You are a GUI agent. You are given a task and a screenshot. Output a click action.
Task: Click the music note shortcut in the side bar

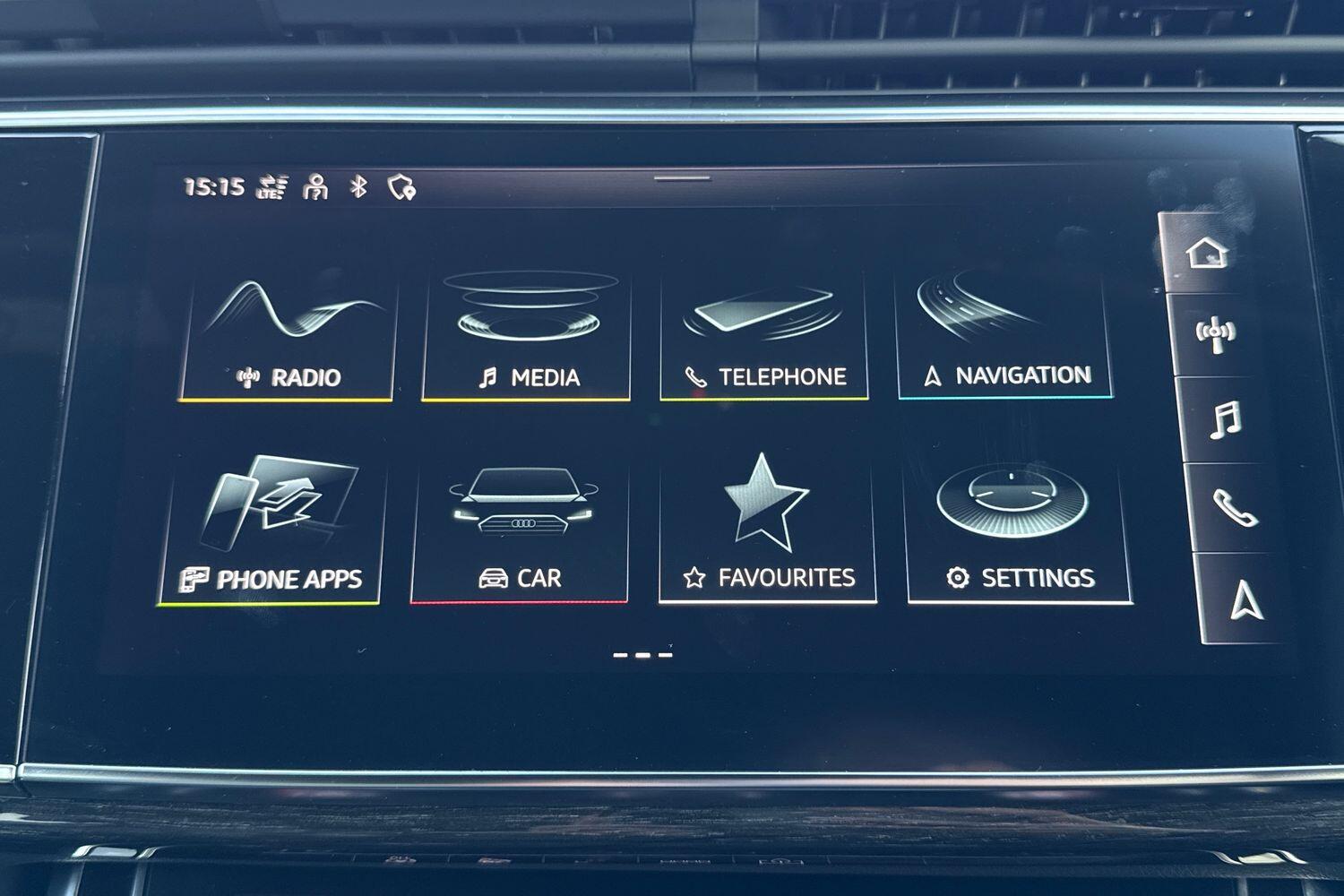coord(1225,419)
